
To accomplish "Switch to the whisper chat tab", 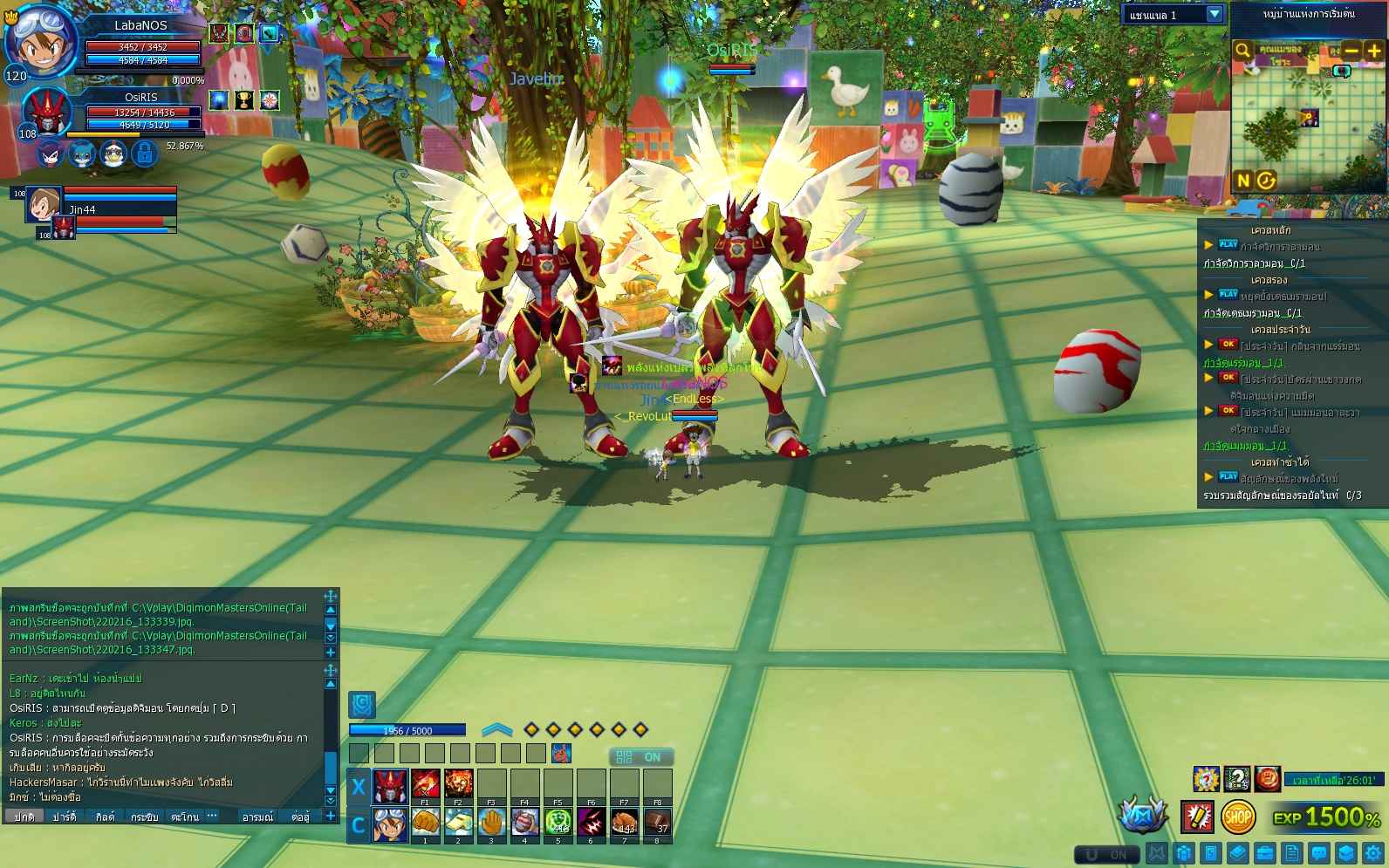I will click(144, 817).
